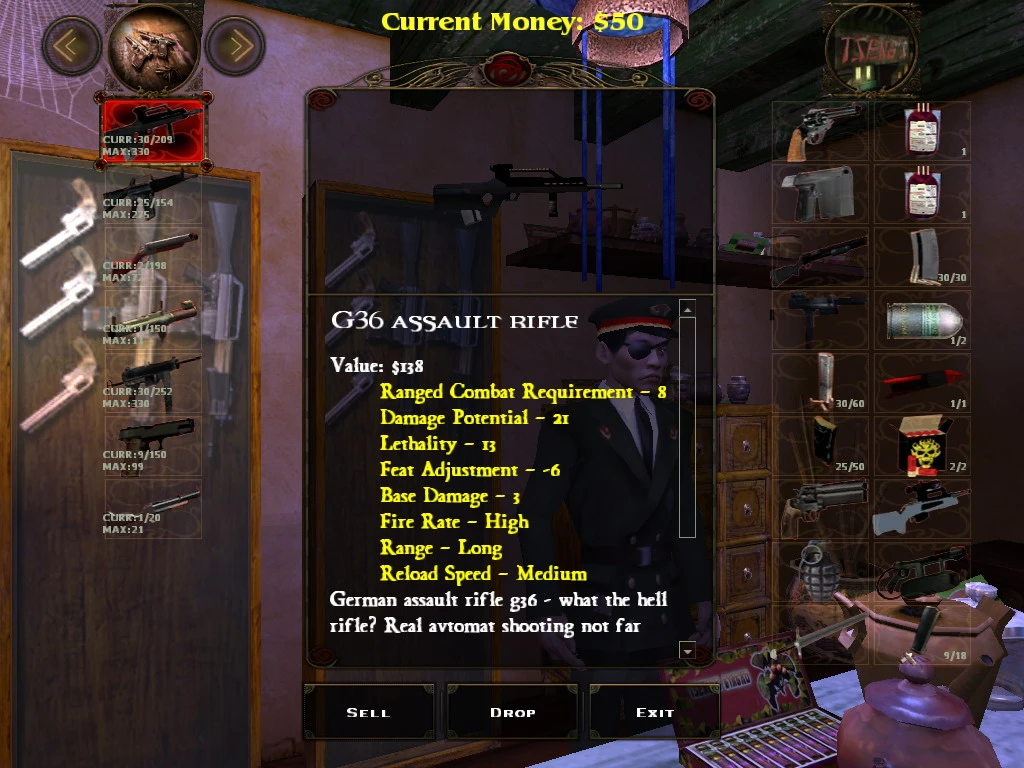Image resolution: width=1024 pixels, height=768 pixels.
Task: Select the rifle with 25/154 ammo
Action: 153,194
